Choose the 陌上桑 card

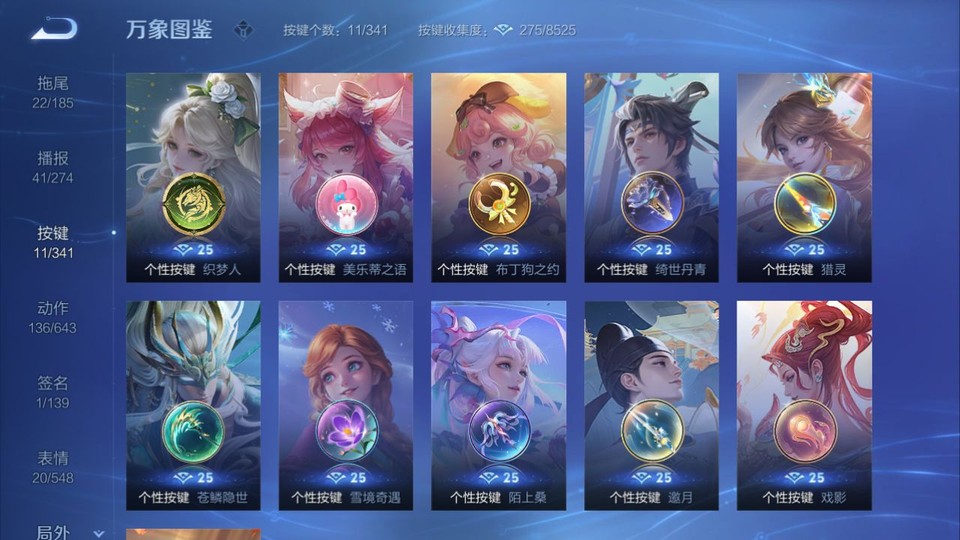(x=499, y=405)
